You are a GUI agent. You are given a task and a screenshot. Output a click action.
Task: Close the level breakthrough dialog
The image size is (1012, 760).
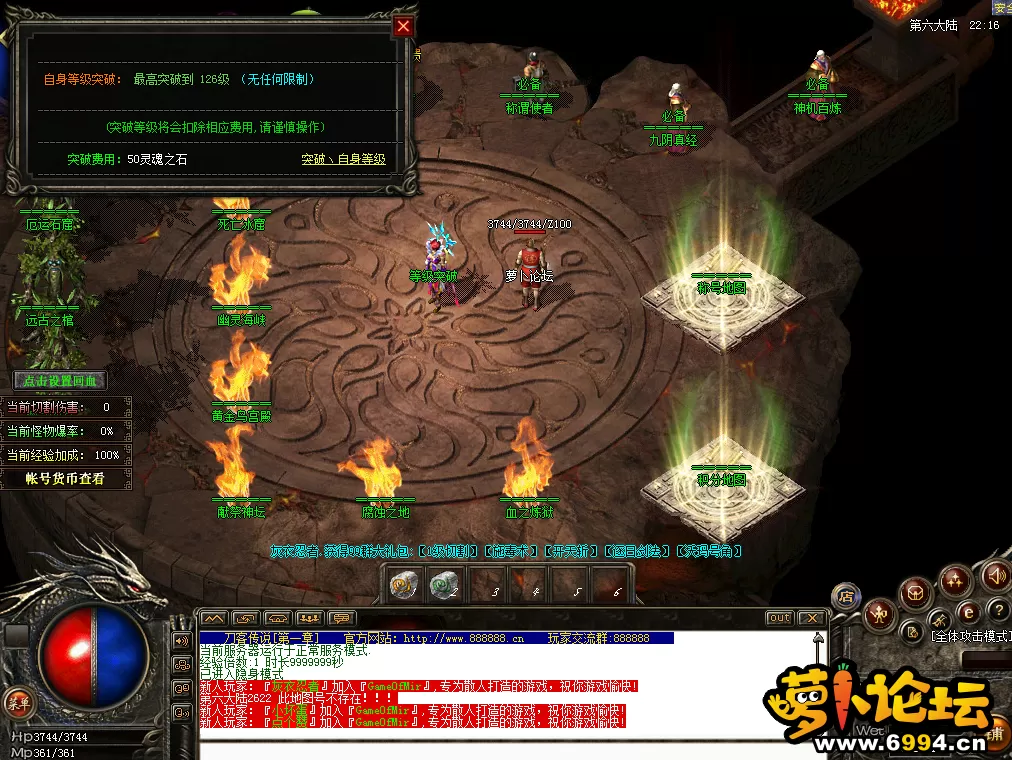pos(403,26)
